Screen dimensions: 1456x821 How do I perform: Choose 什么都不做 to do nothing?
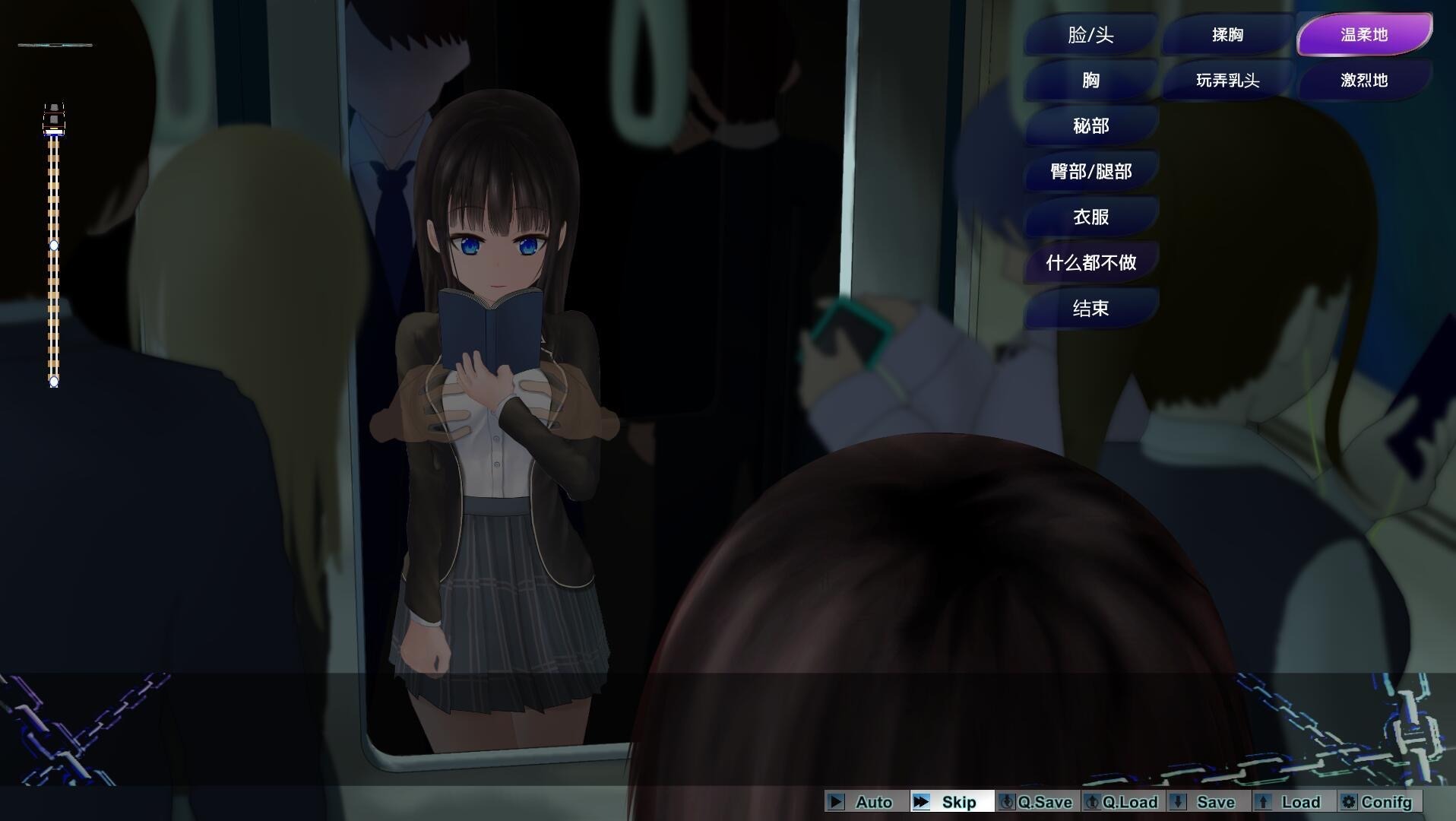(1090, 262)
